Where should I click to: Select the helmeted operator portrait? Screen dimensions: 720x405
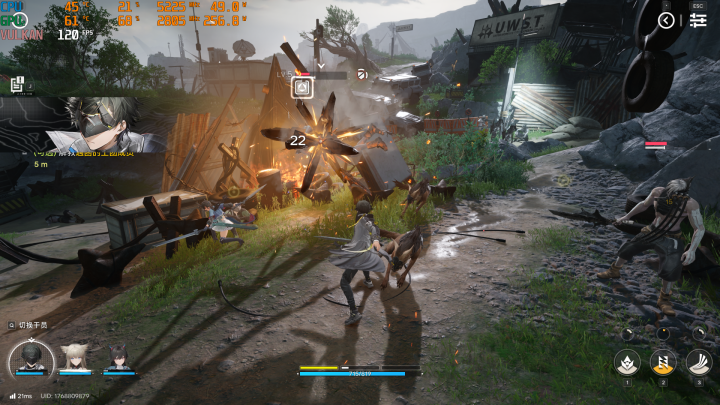tap(31, 359)
